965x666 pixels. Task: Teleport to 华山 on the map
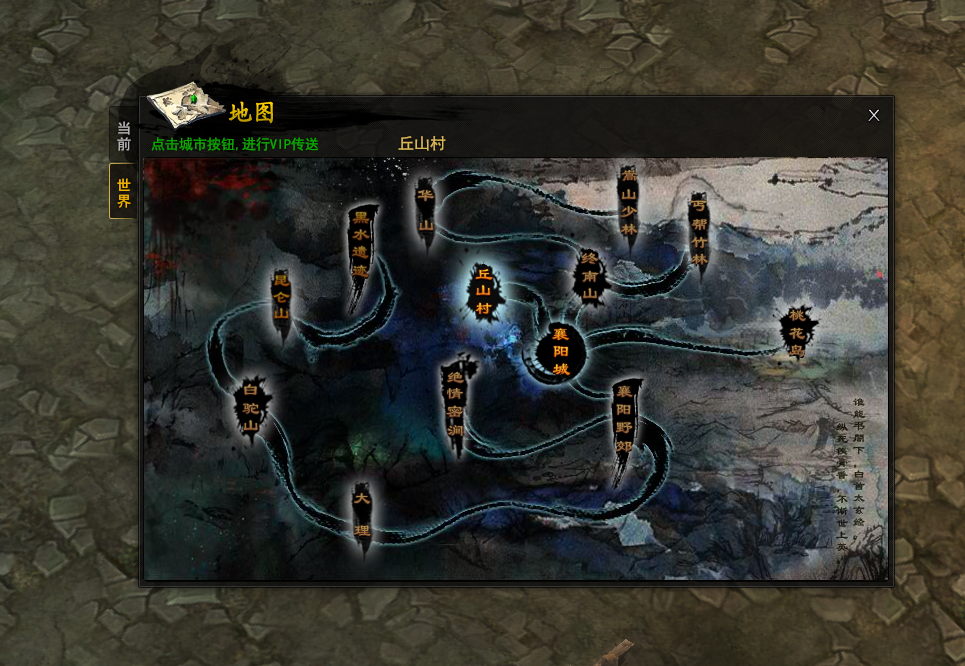(425, 210)
